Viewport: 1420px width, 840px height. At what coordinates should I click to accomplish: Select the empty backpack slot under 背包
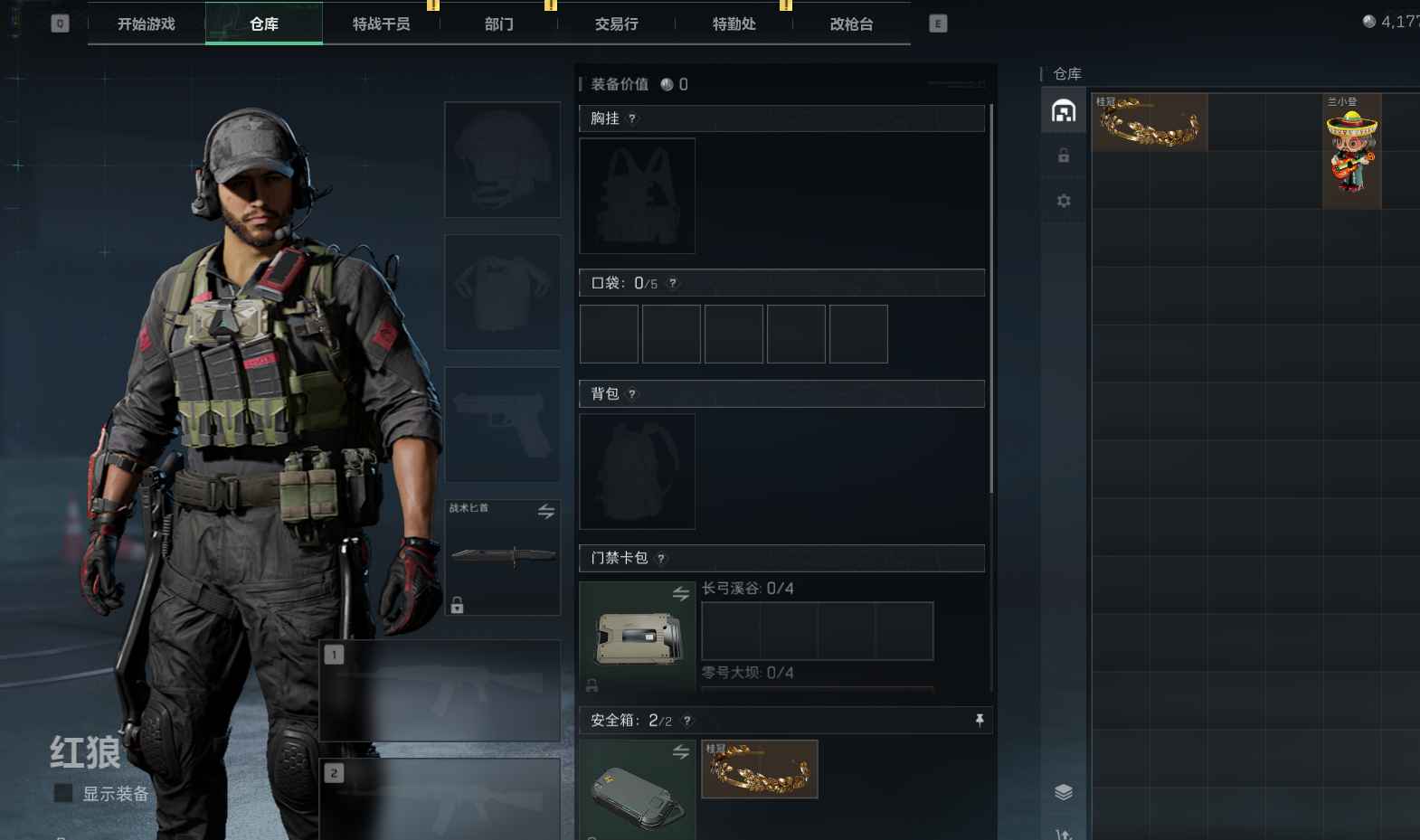(637, 471)
